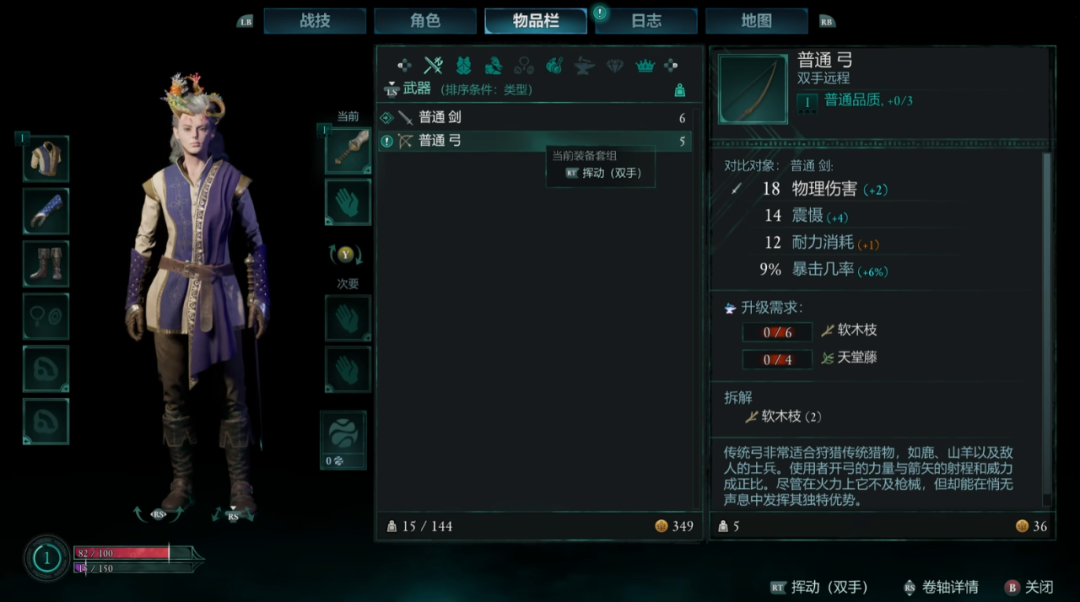Screen dimensions: 1080x602
Task: Select the equipped boots slot
Action: point(46,264)
